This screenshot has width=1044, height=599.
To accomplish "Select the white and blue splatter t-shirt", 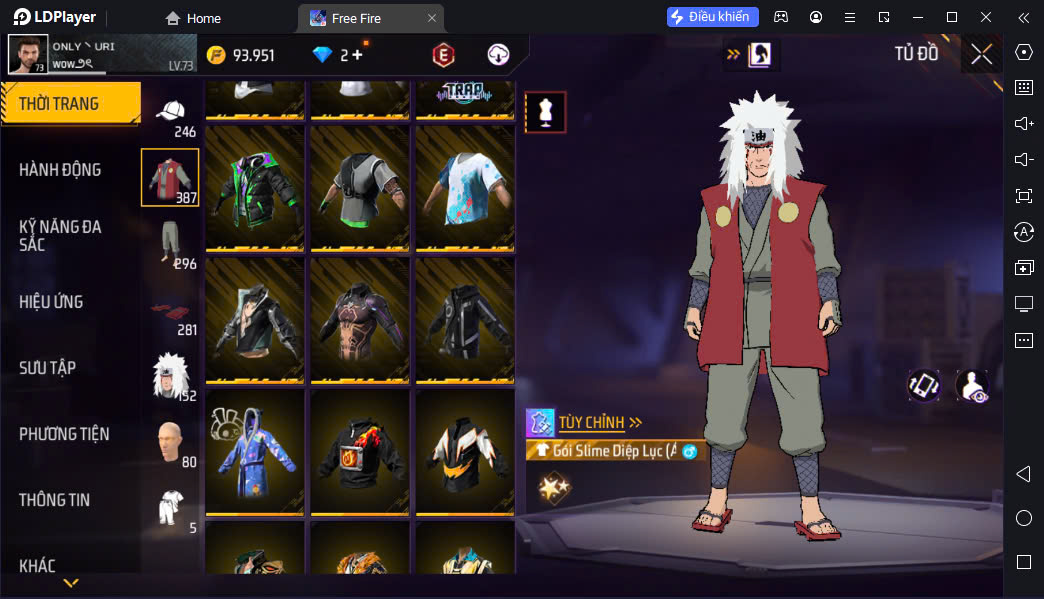I will 465,185.
